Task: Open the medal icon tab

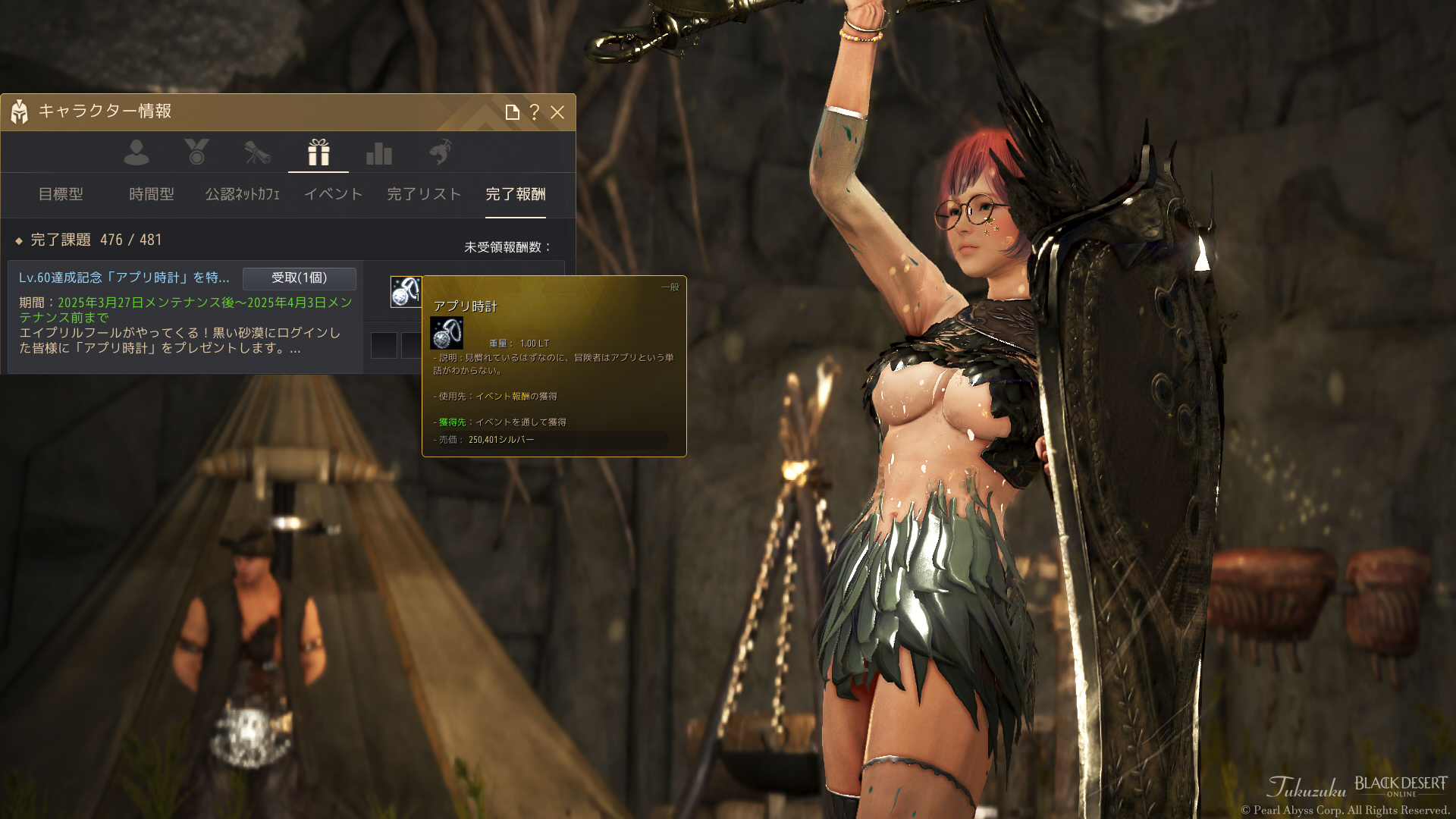Action: click(x=196, y=152)
